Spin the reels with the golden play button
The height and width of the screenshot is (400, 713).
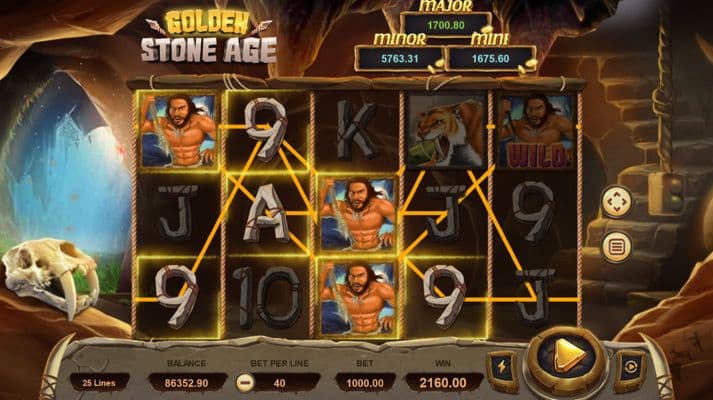point(566,363)
